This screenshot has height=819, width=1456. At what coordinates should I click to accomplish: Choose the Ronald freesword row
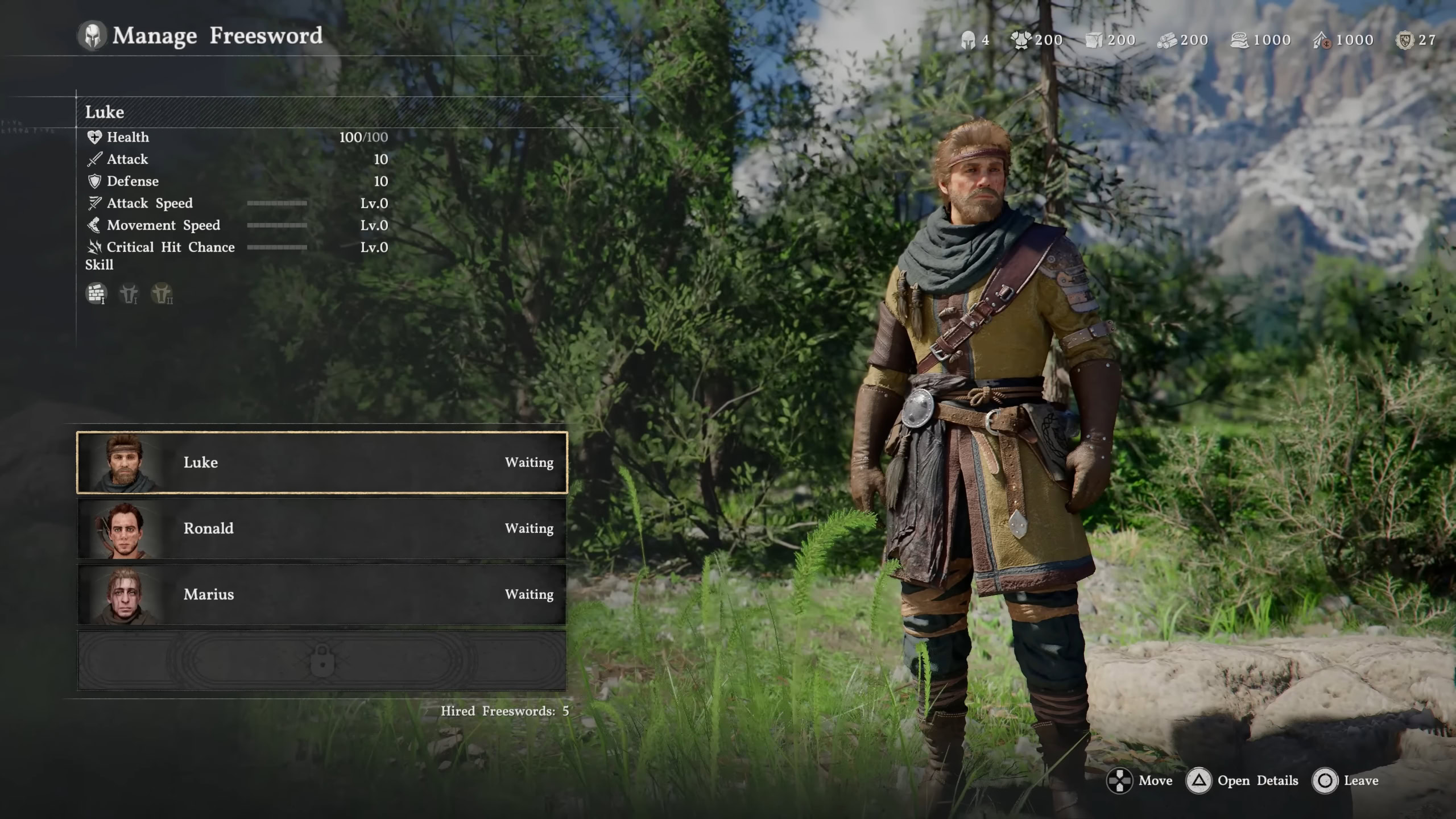pos(322,528)
